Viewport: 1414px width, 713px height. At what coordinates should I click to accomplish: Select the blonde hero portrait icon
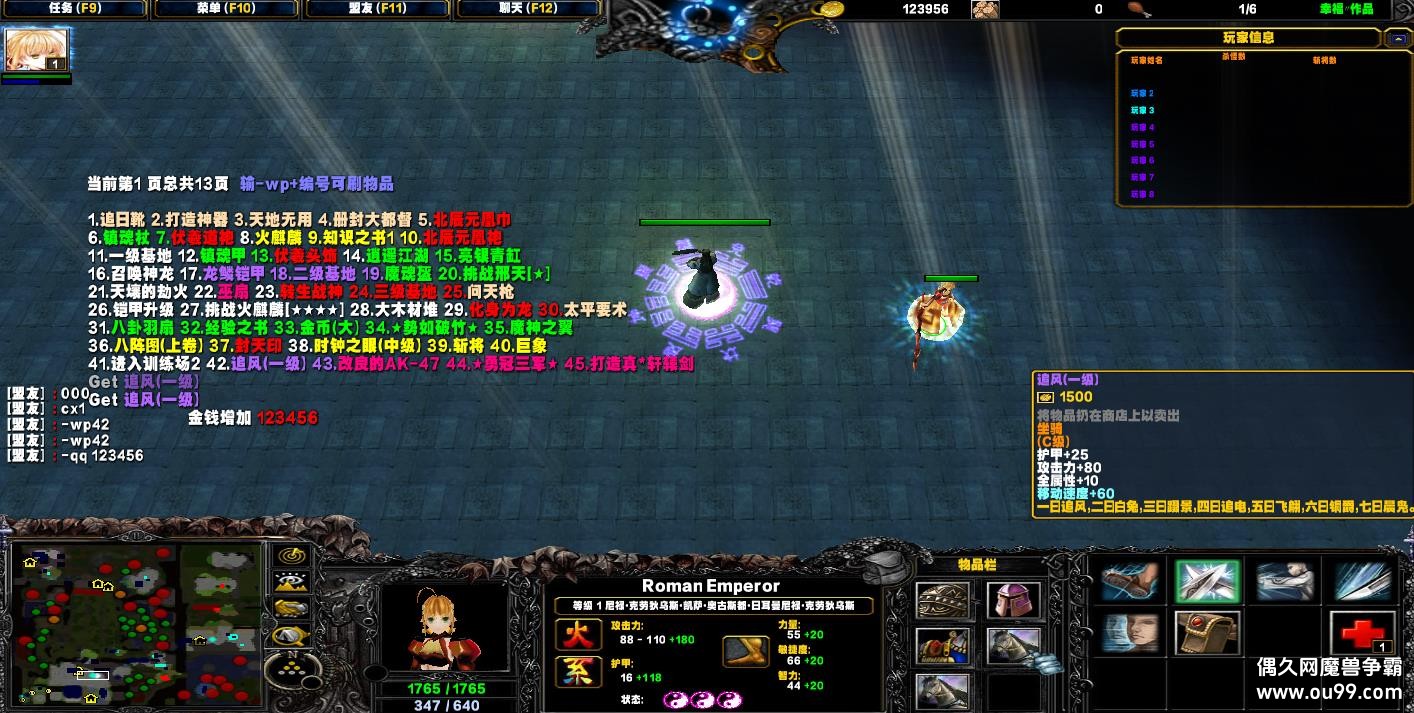[37, 49]
